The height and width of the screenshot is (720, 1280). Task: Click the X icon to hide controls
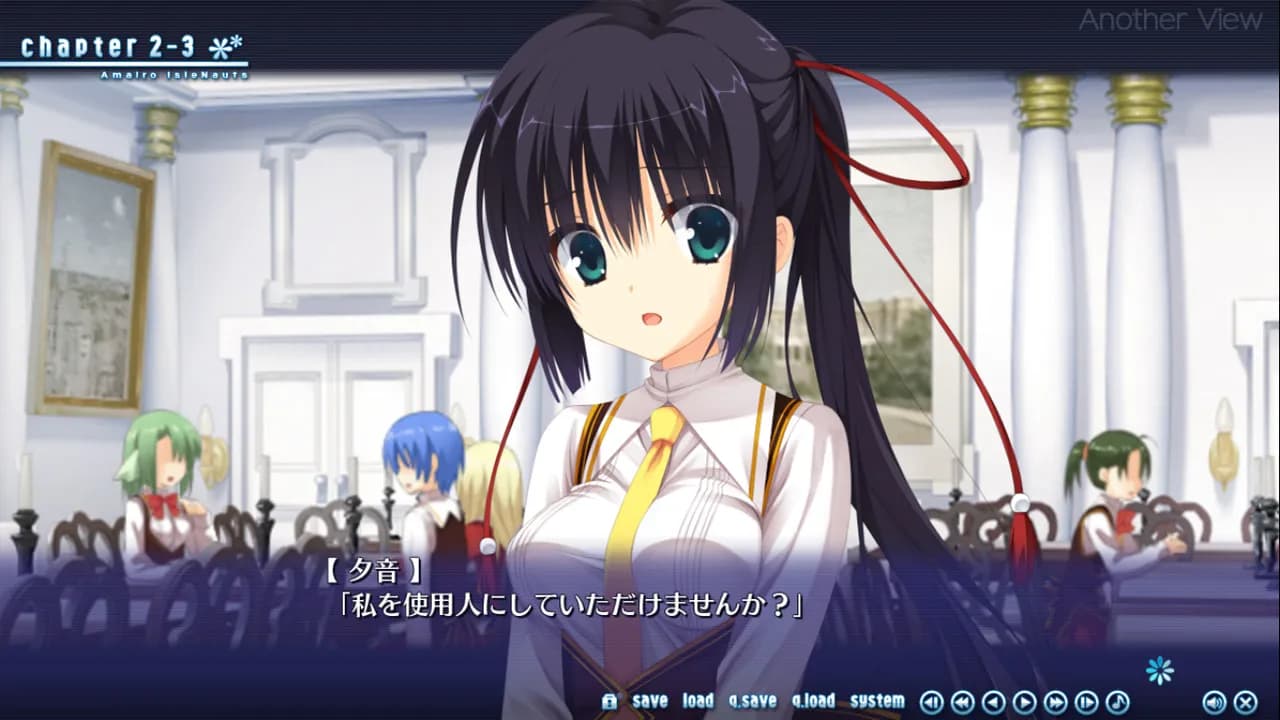point(1245,702)
